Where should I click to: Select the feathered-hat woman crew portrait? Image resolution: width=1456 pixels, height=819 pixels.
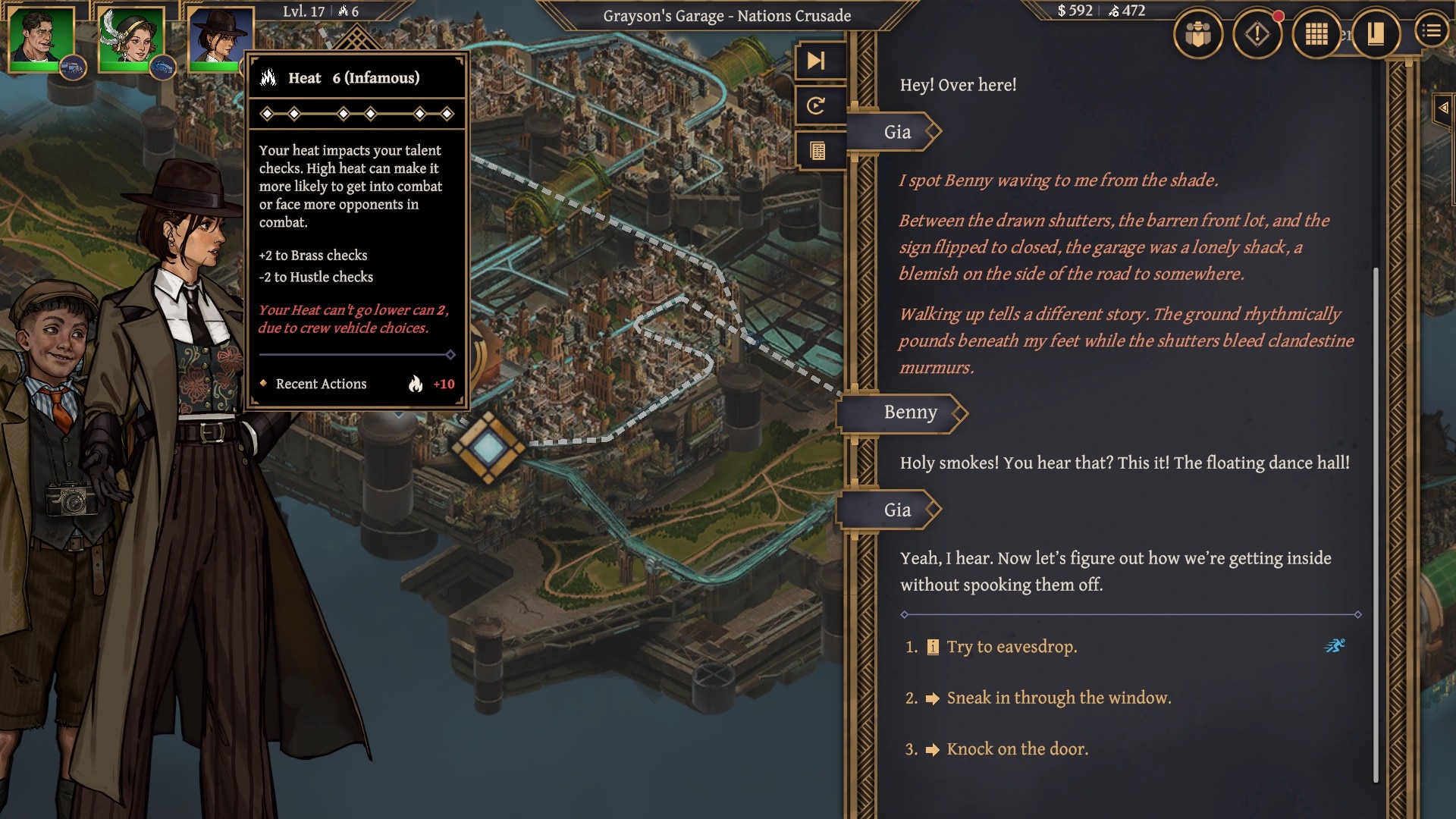pyautogui.click(x=131, y=37)
